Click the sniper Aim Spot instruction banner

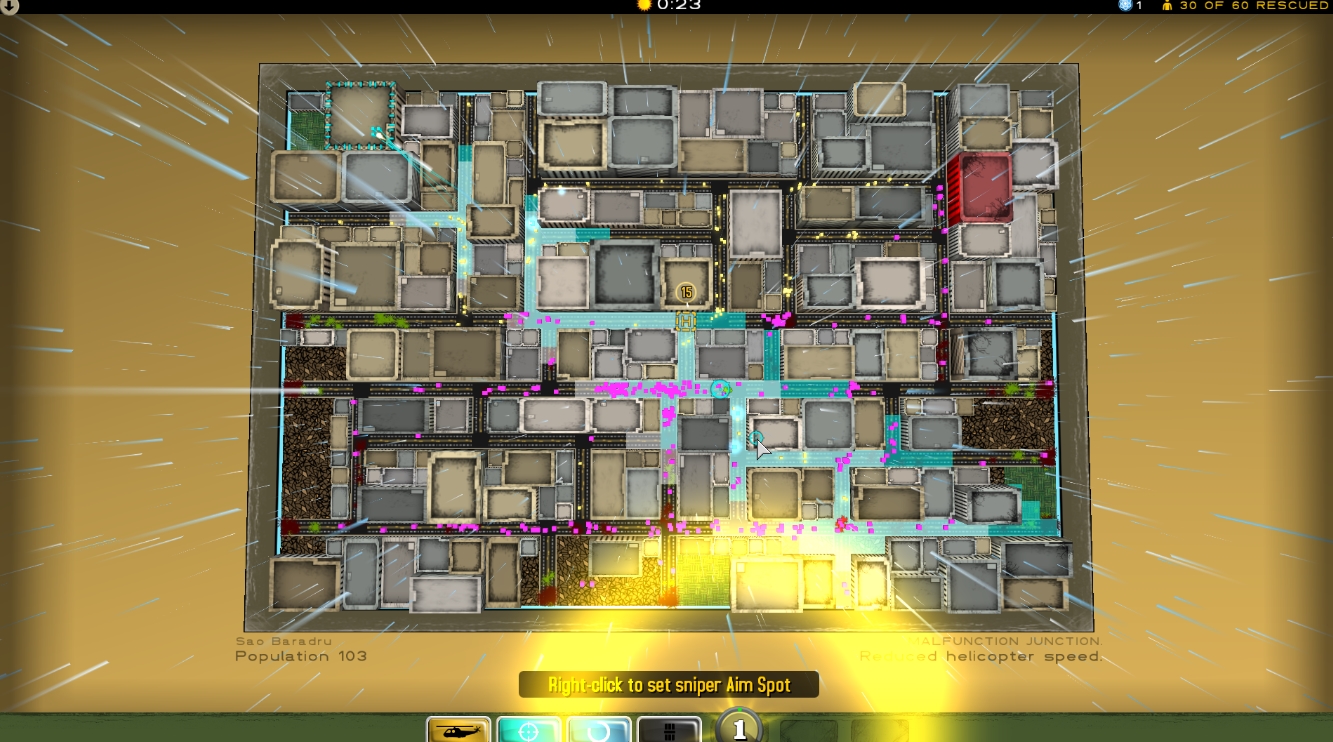(668, 685)
